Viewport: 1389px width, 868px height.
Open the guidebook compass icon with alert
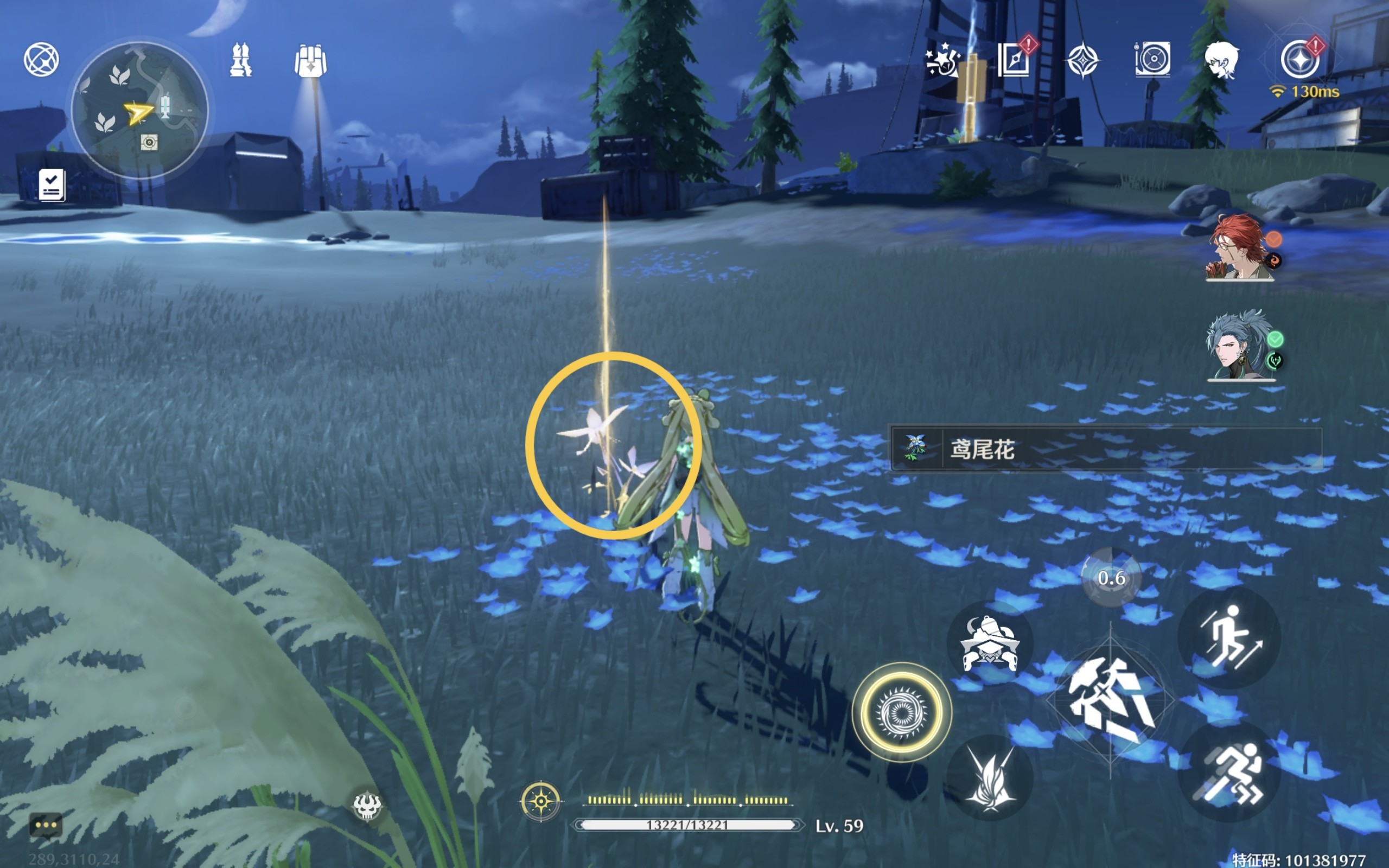pos(1014,60)
